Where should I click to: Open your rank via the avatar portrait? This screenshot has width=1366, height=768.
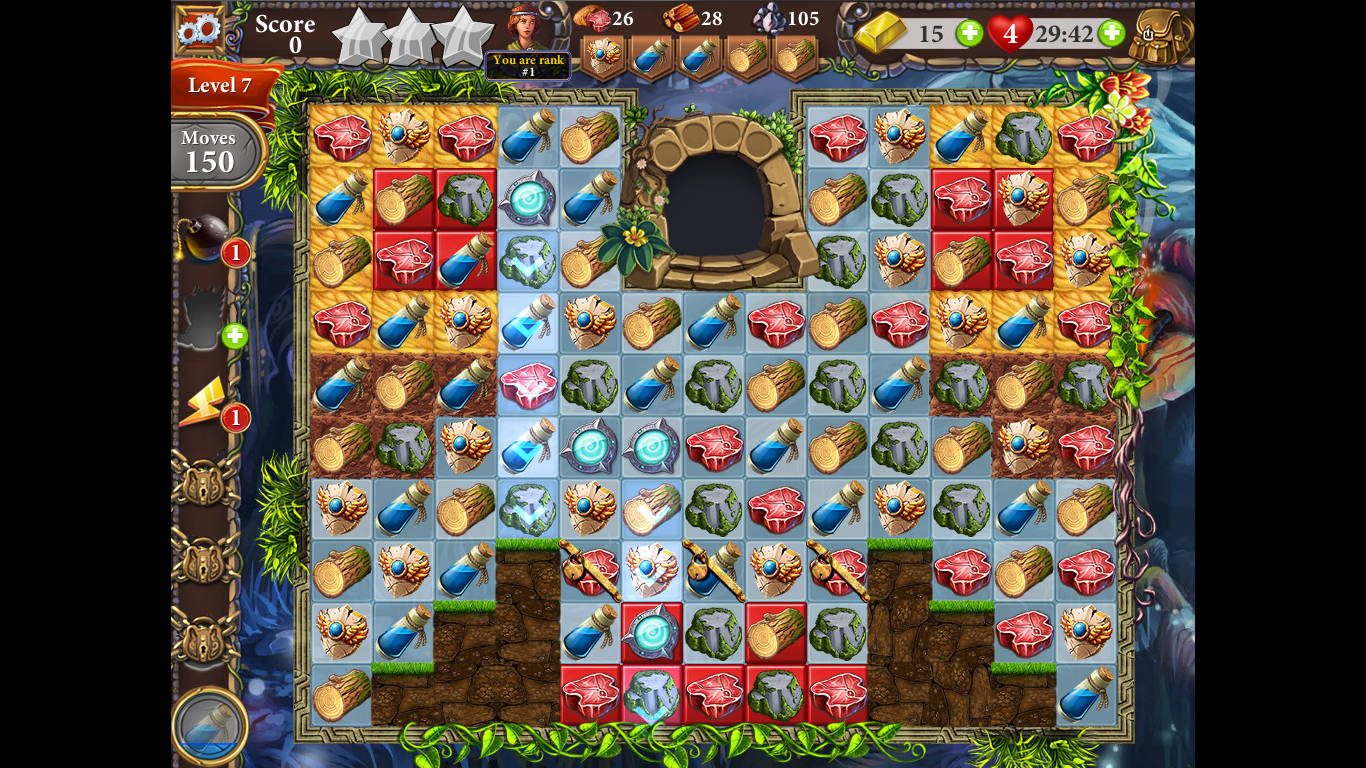pos(528,25)
